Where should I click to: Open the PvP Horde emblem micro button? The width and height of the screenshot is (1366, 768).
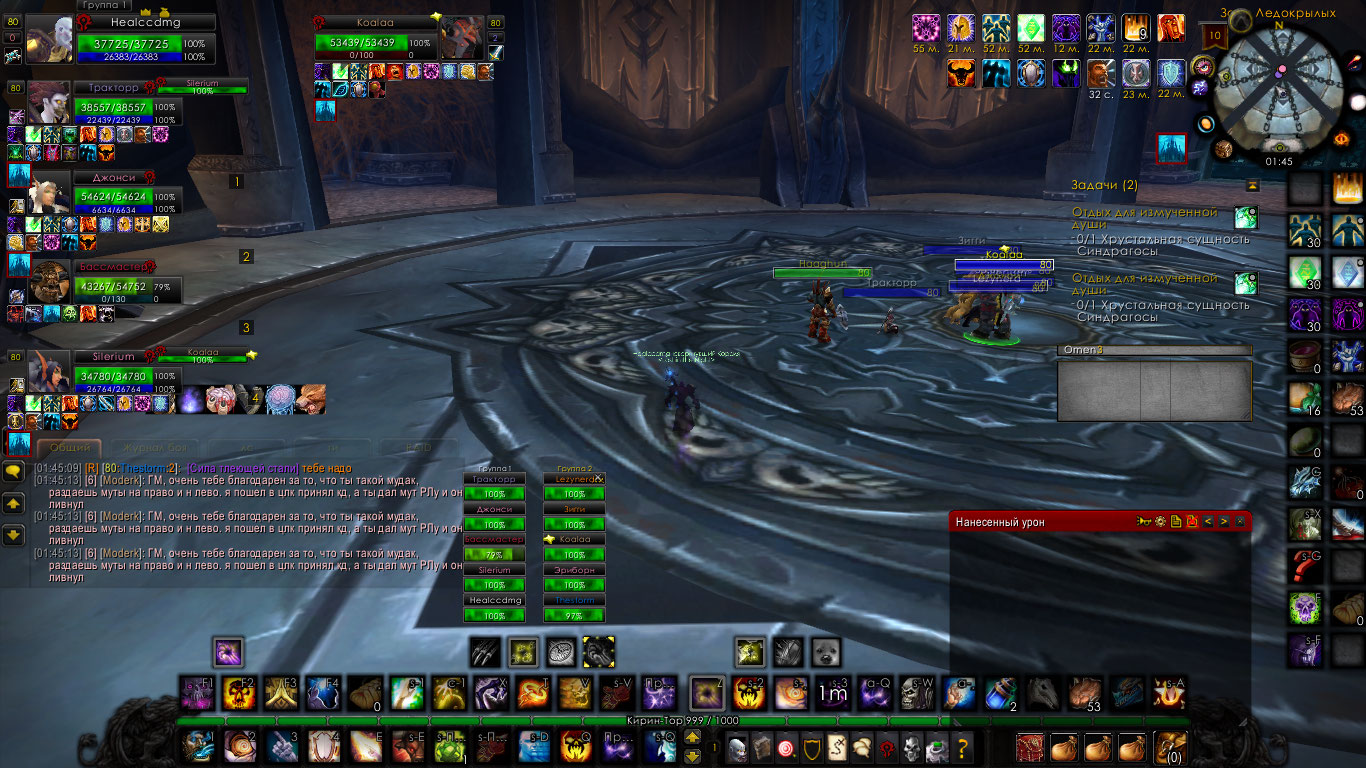coord(886,747)
